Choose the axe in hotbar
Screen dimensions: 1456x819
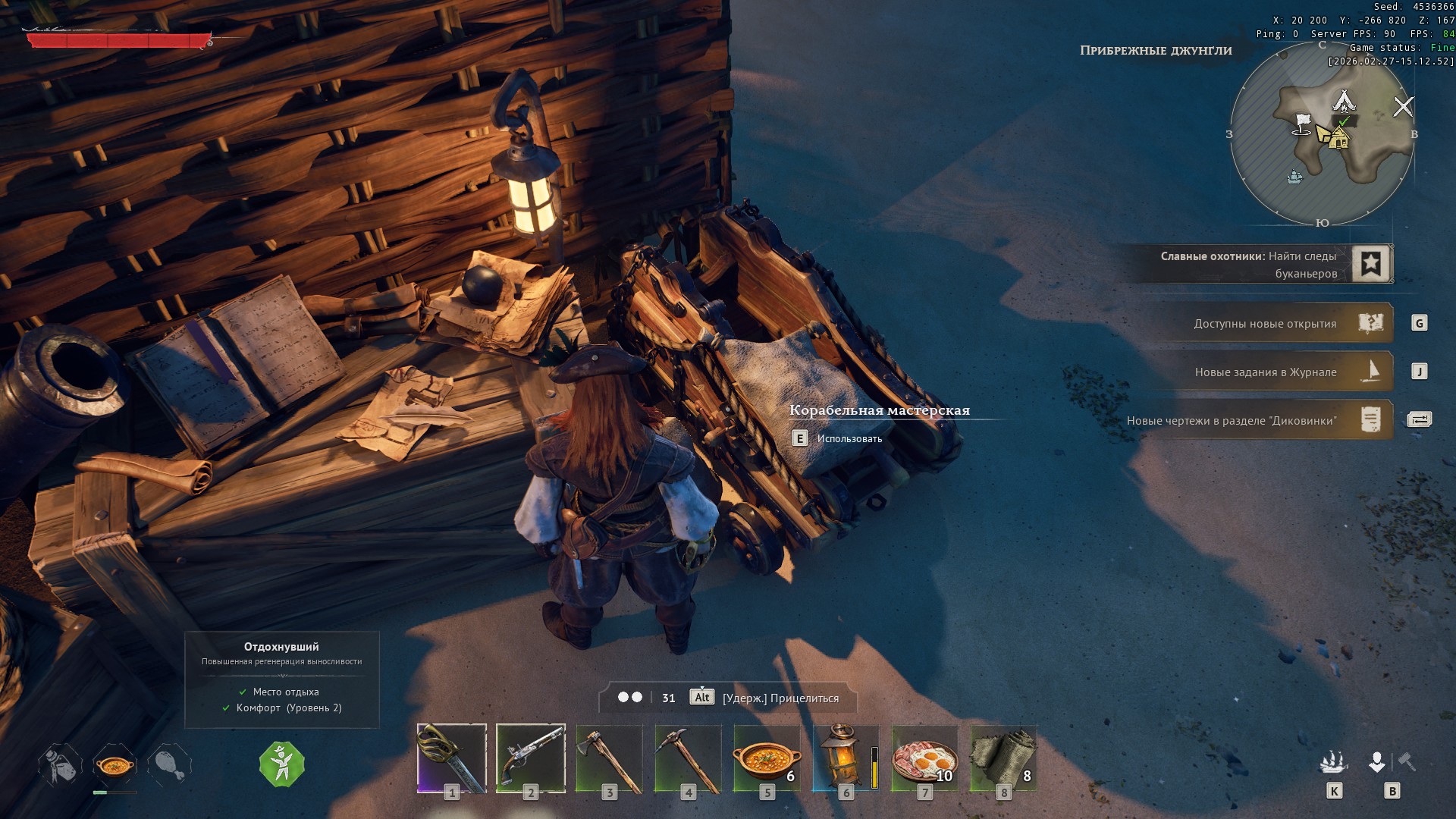pos(610,758)
